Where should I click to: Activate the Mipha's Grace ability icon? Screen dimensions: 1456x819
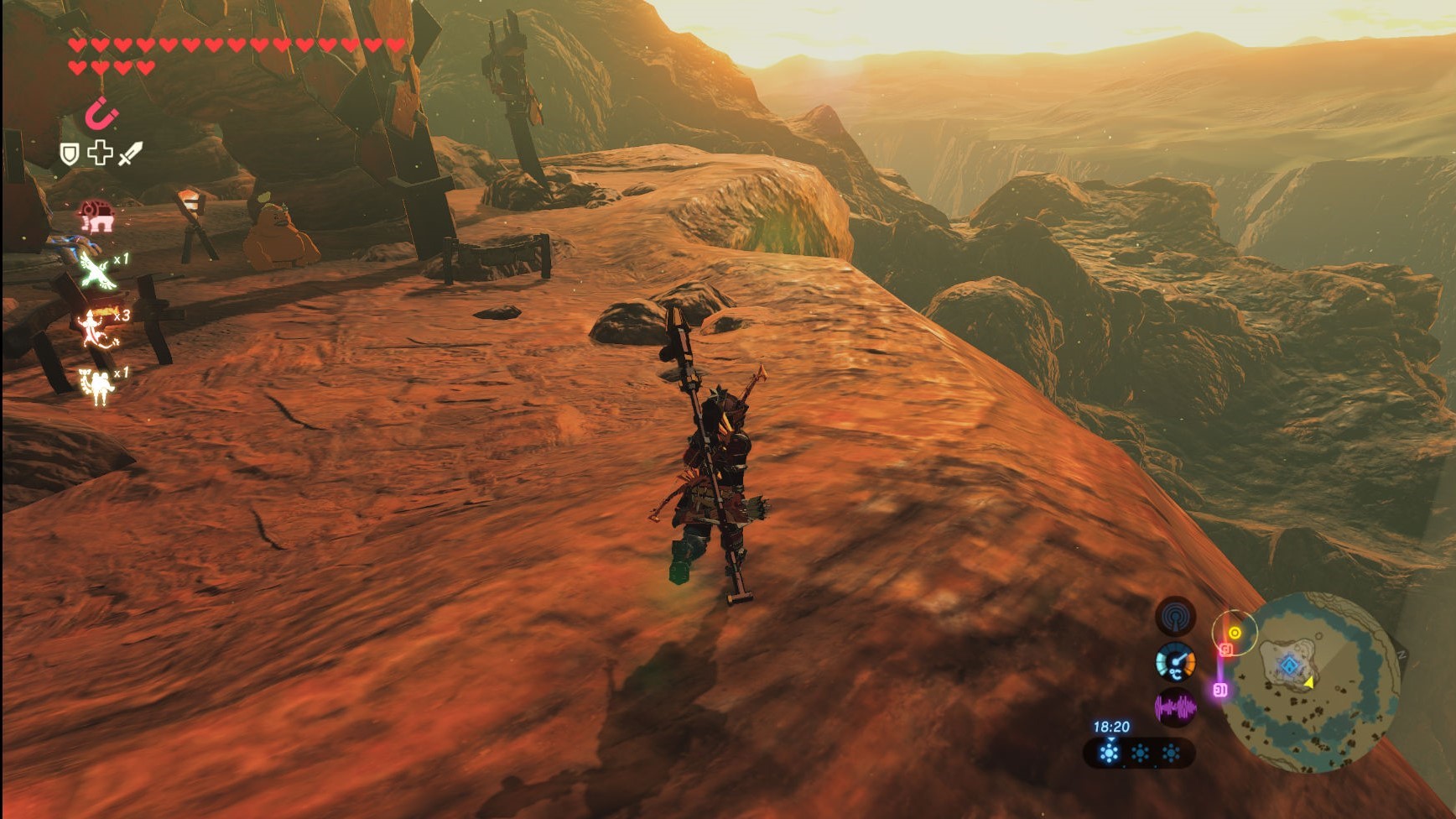click(x=99, y=386)
